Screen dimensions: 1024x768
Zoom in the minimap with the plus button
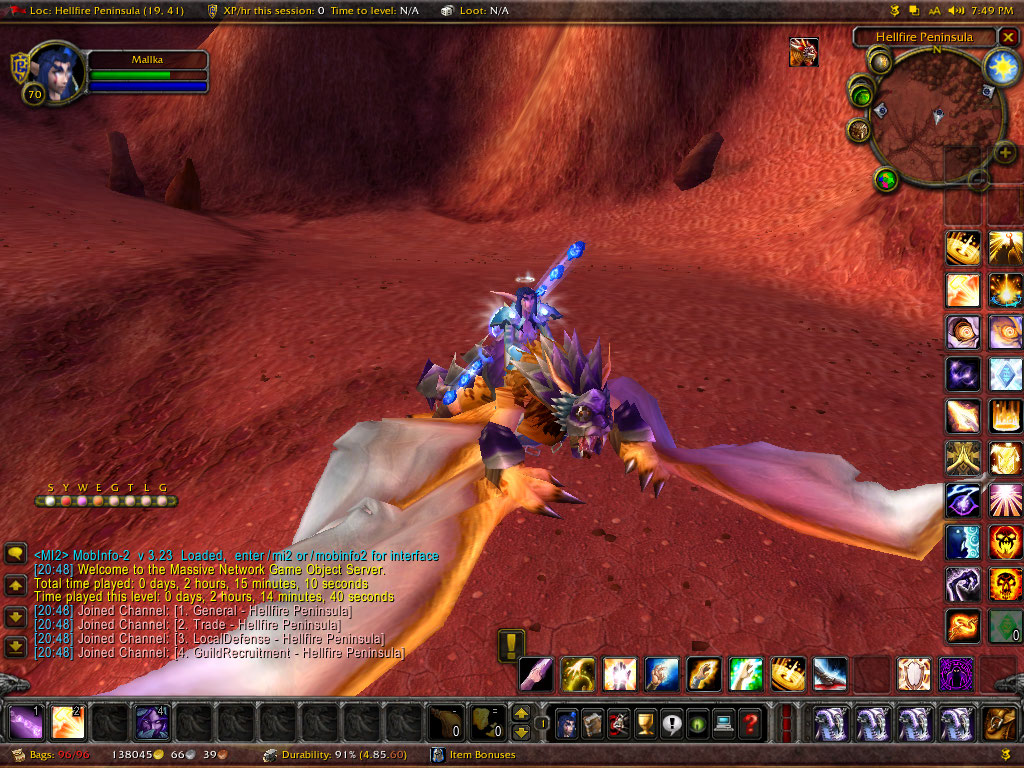tap(1005, 153)
